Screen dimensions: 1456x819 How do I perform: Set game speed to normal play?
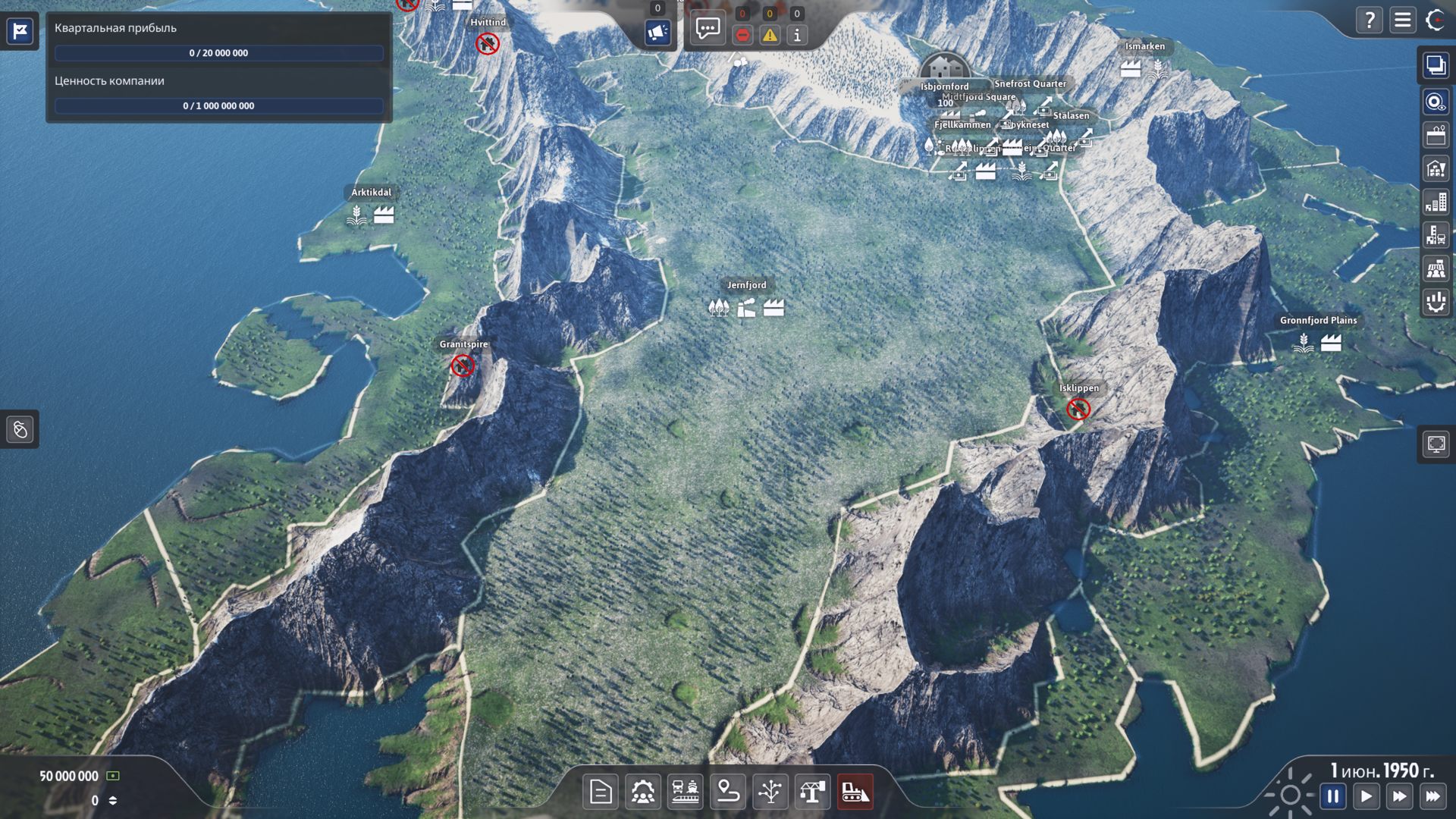1366,796
